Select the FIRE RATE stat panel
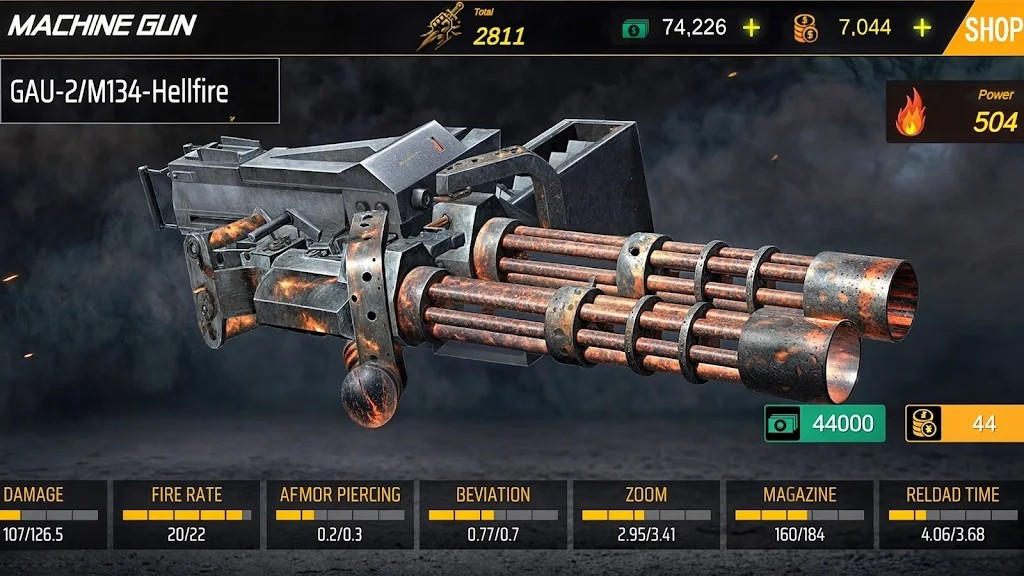Image resolution: width=1024 pixels, height=576 pixels. [187, 514]
